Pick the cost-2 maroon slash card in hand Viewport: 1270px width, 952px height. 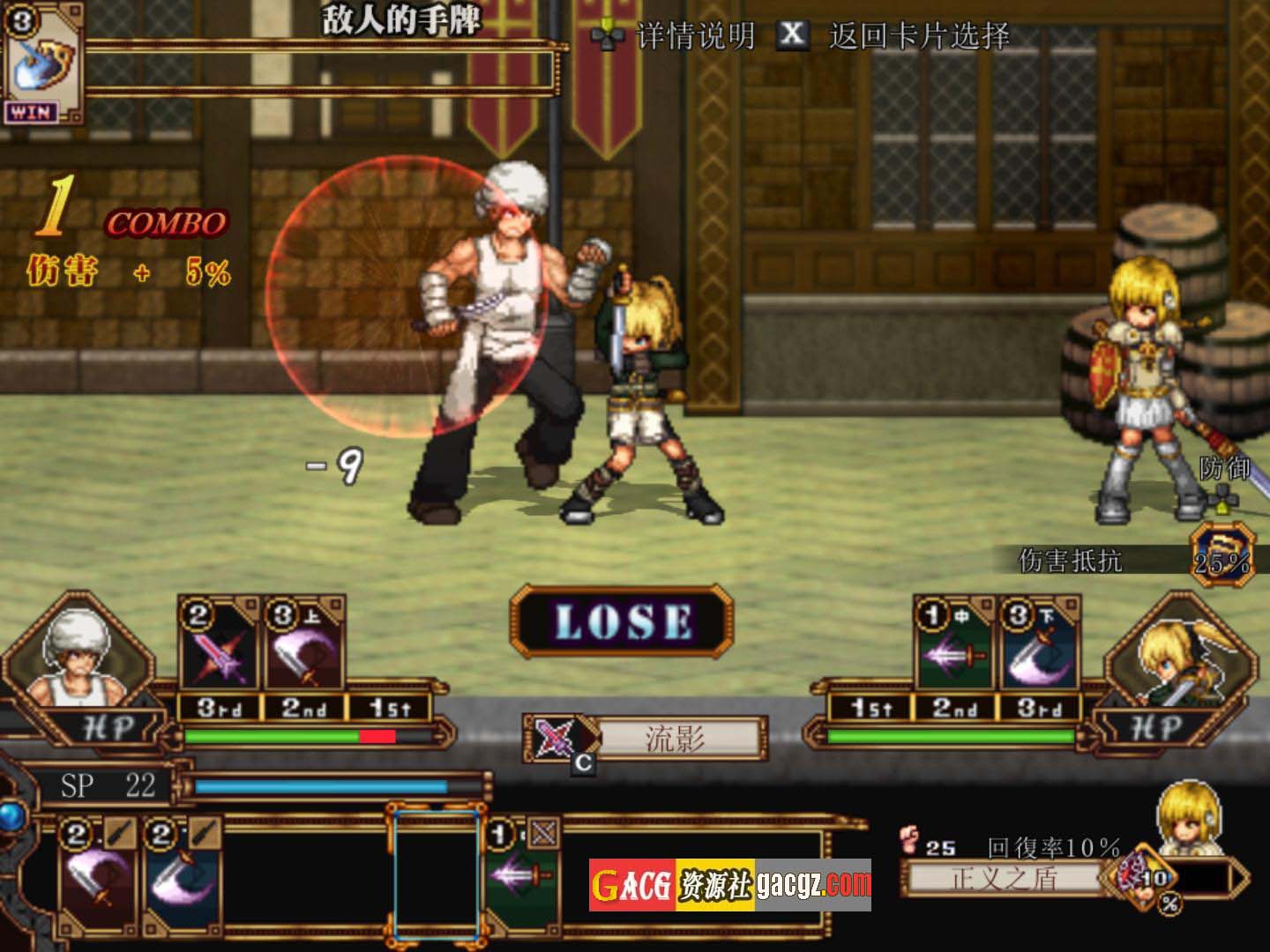[x=97, y=873]
